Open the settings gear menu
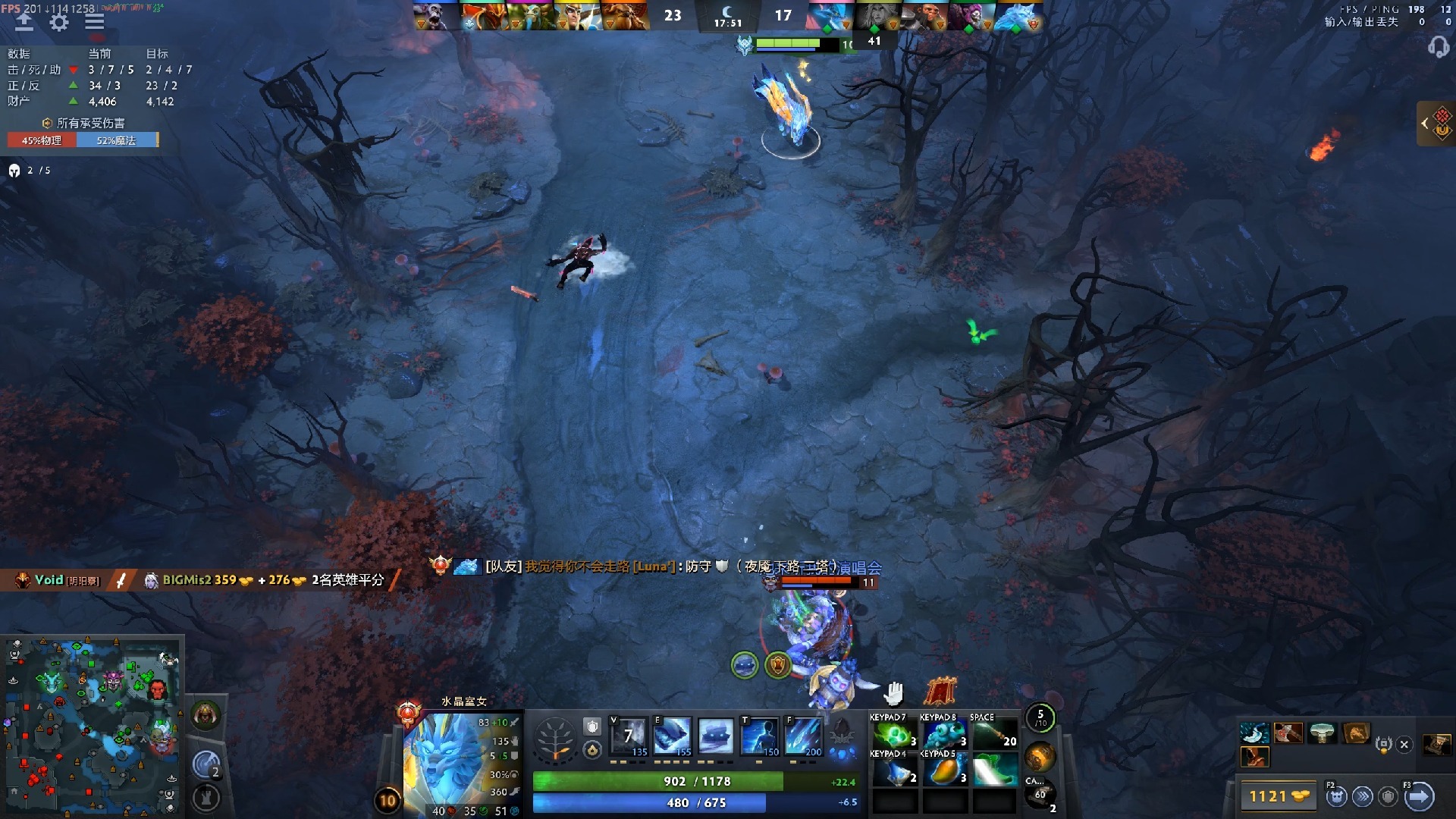The image size is (1456, 819). point(59,22)
